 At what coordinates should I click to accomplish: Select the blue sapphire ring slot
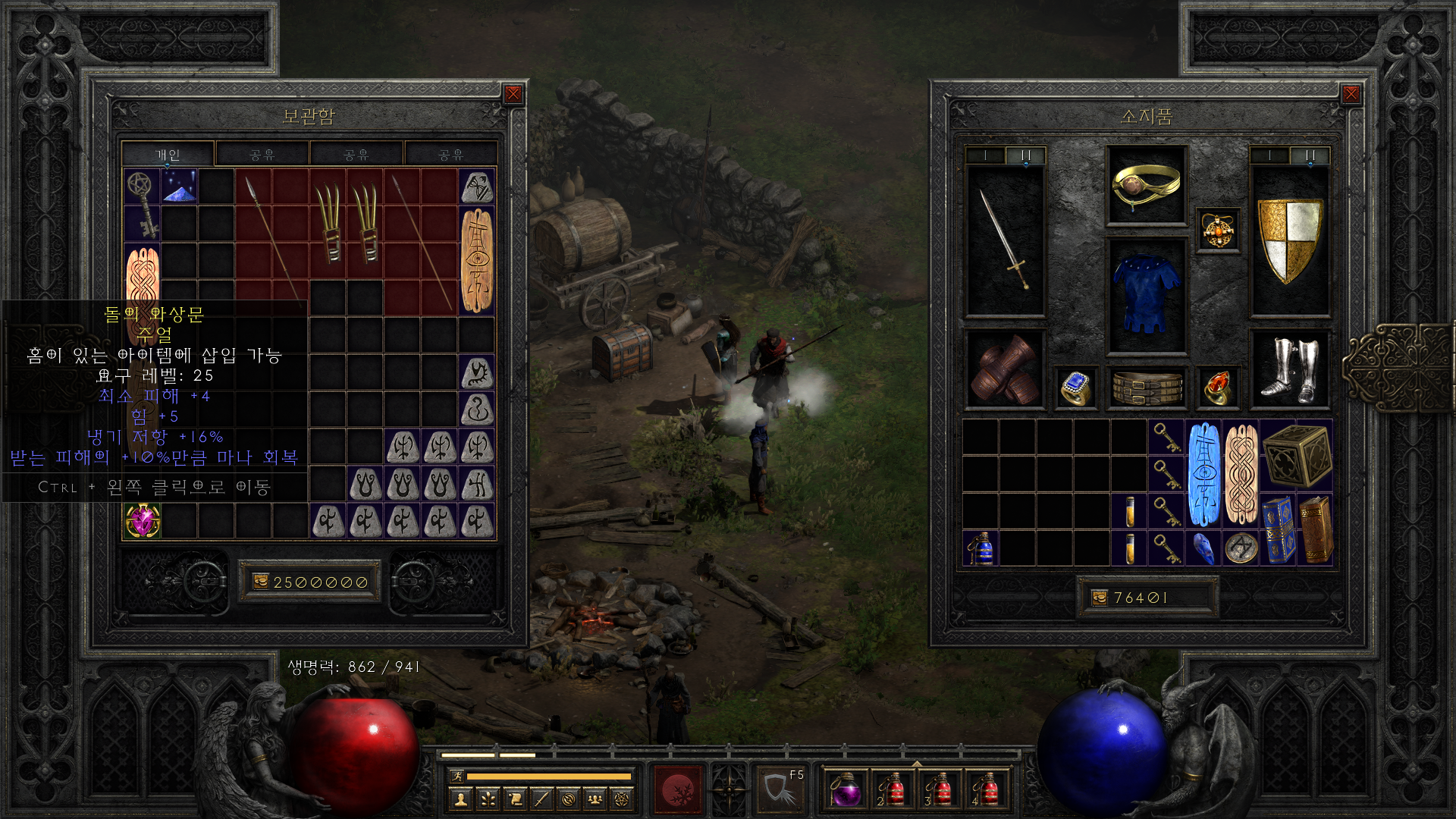pyautogui.click(x=1075, y=388)
